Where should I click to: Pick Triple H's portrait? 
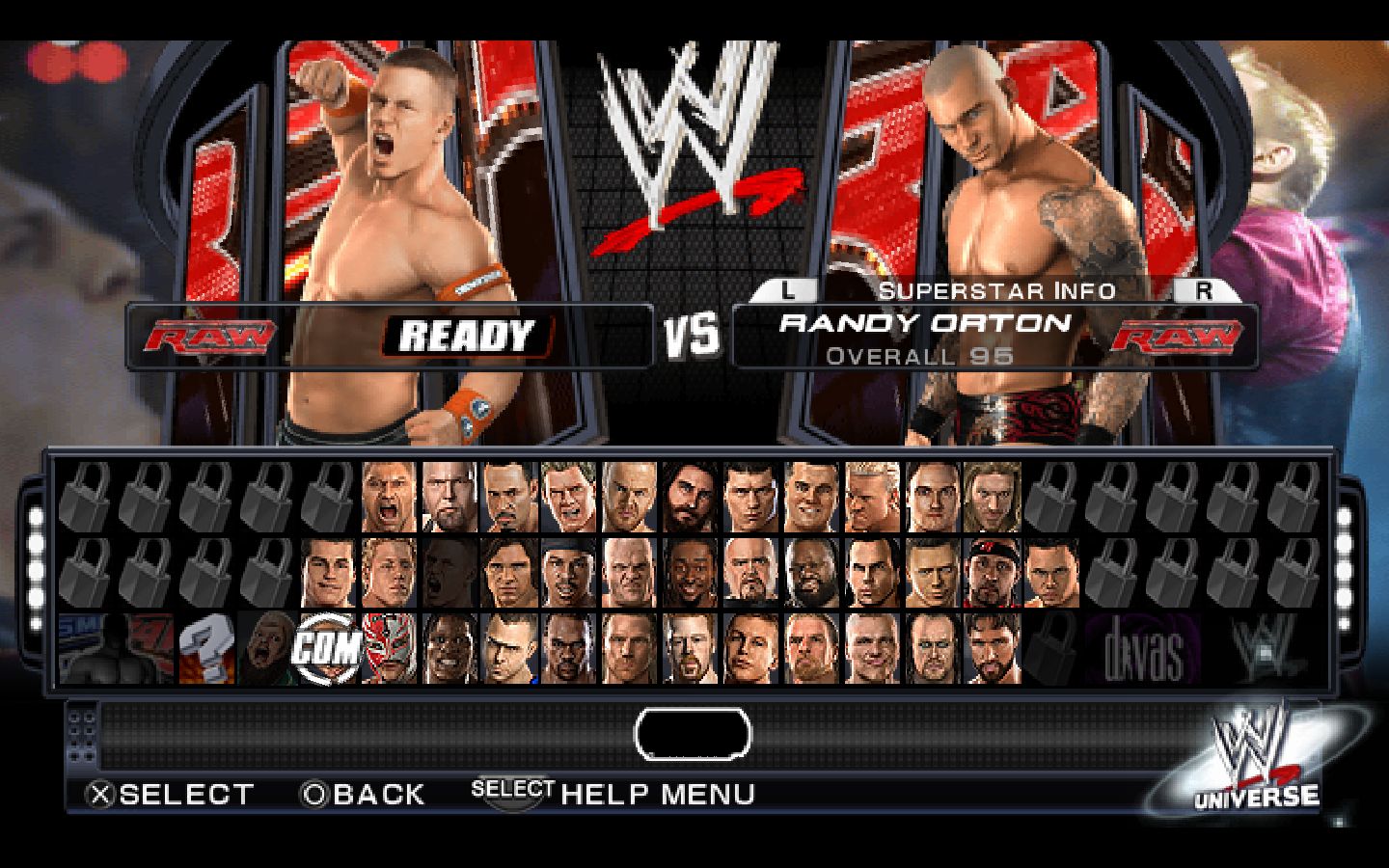coord(810,648)
